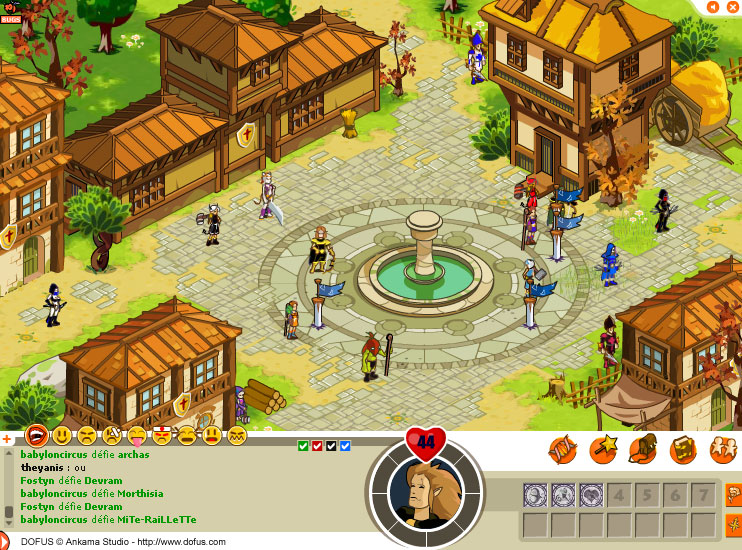Open the spells magic wand icon

pyautogui.click(x=603, y=450)
